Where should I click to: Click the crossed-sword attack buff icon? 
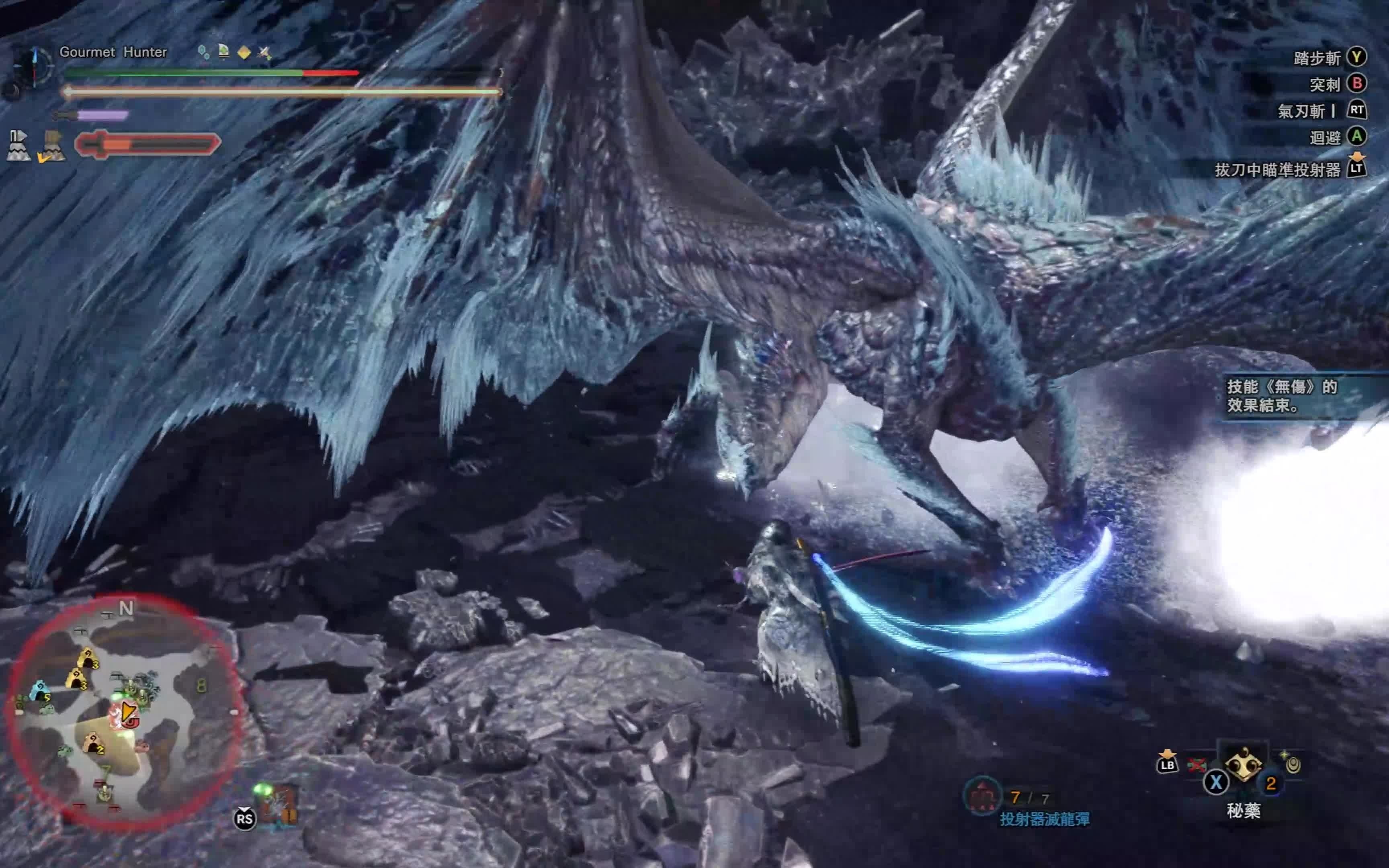click(x=264, y=53)
